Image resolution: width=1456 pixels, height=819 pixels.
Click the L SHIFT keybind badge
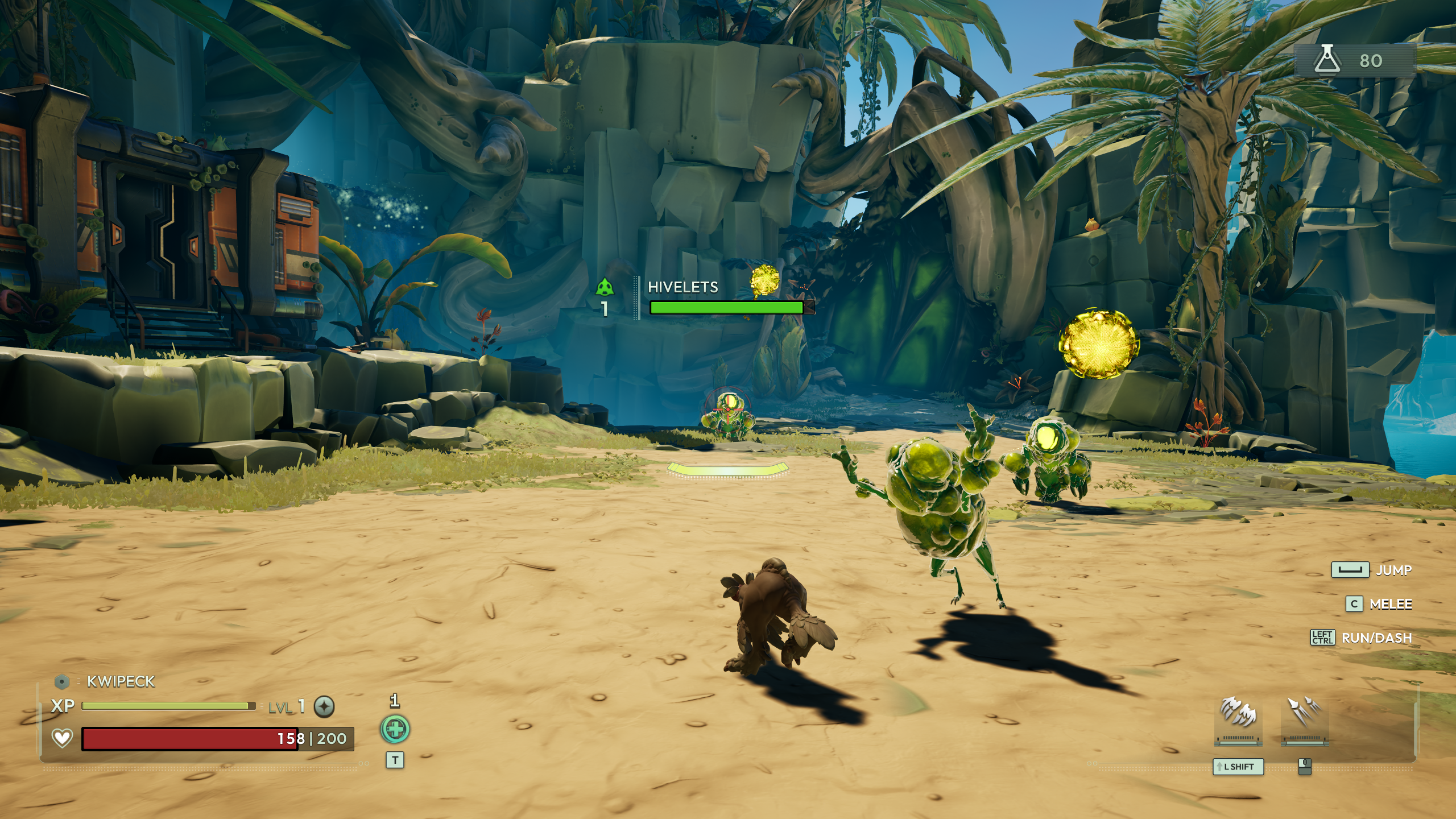pyautogui.click(x=1238, y=767)
